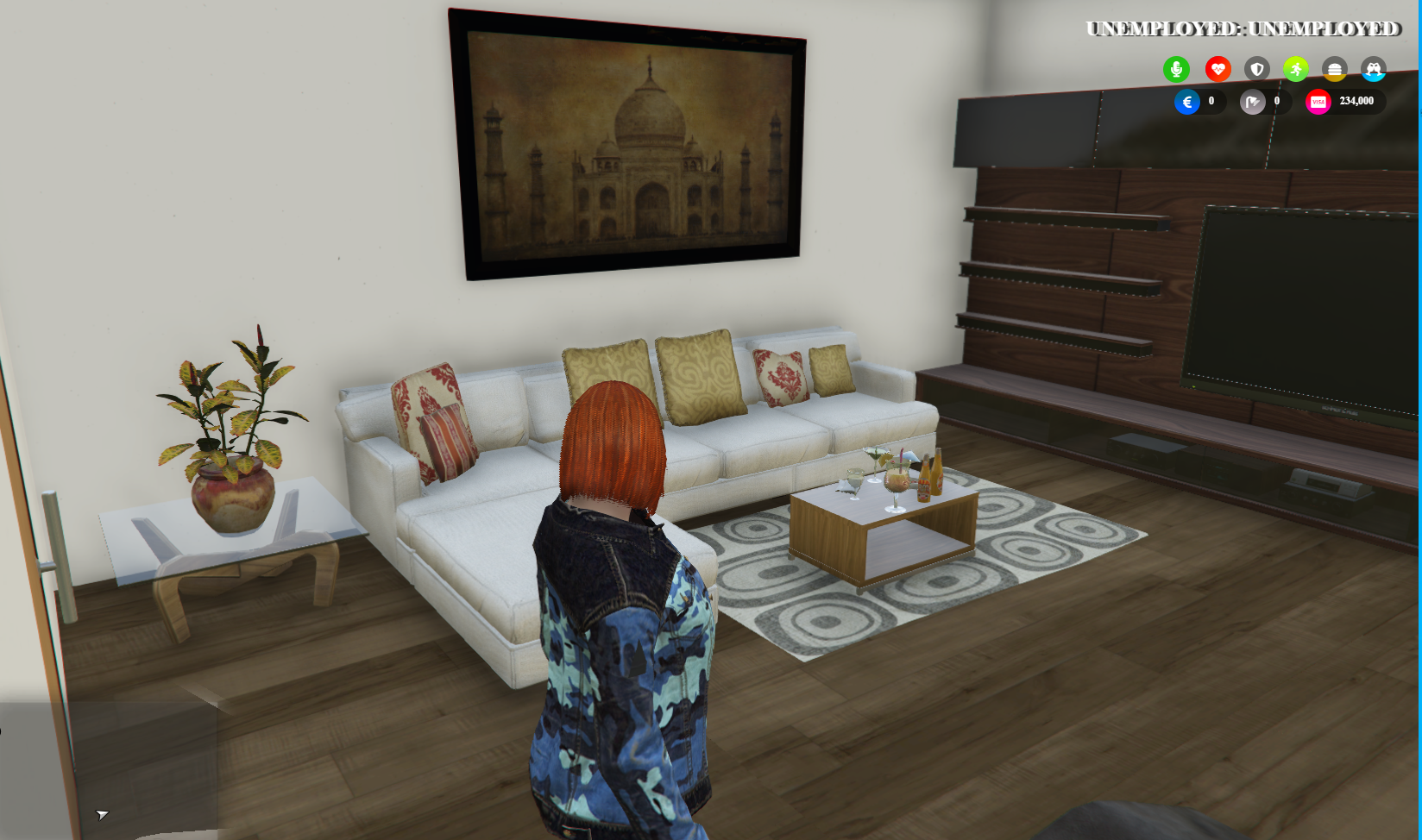This screenshot has height=840, width=1422.
Task: Select the gray armor shield icon
Action: pos(1257,69)
